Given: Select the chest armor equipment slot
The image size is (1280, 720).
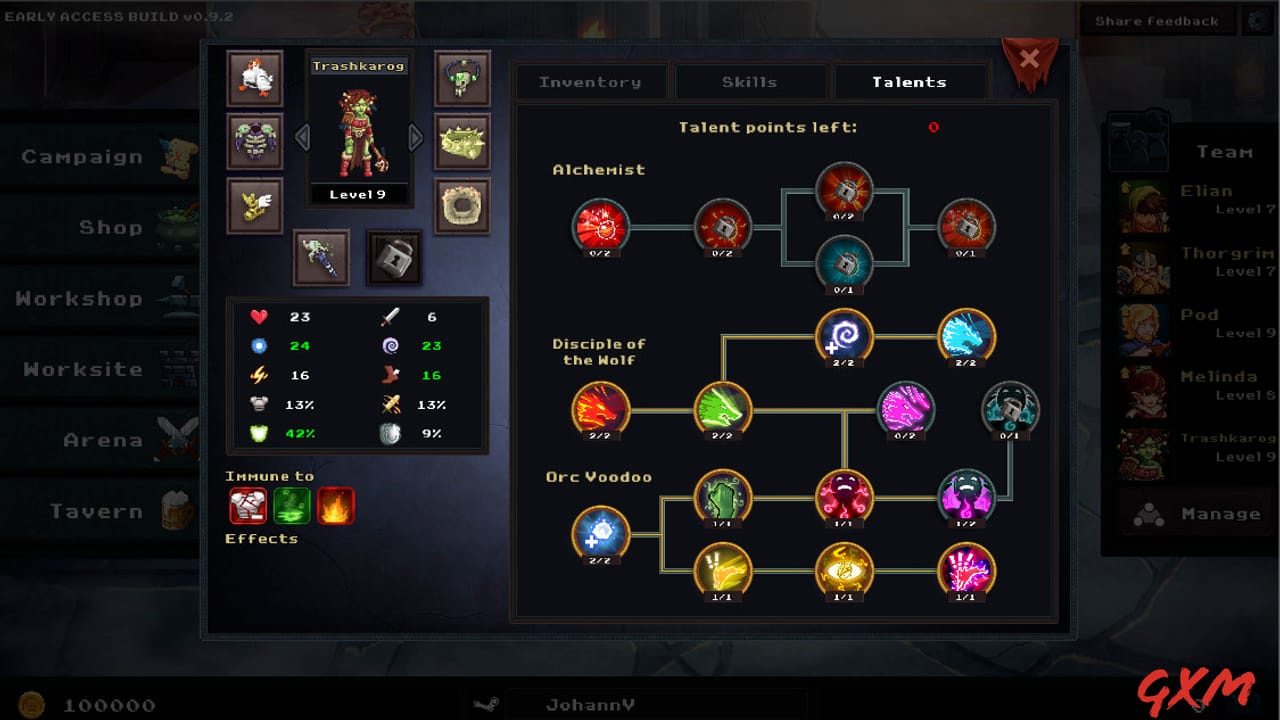Looking at the screenshot, I should [255, 141].
